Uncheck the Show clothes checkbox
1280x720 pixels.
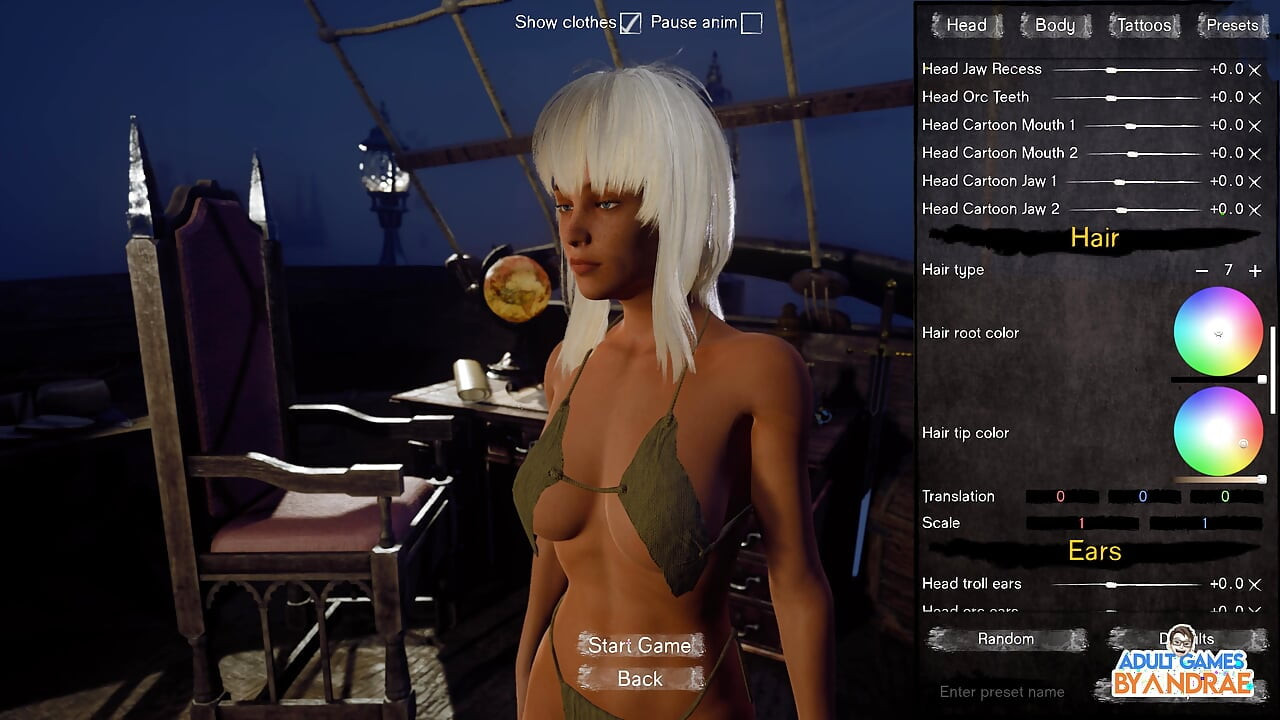click(630, 22)
